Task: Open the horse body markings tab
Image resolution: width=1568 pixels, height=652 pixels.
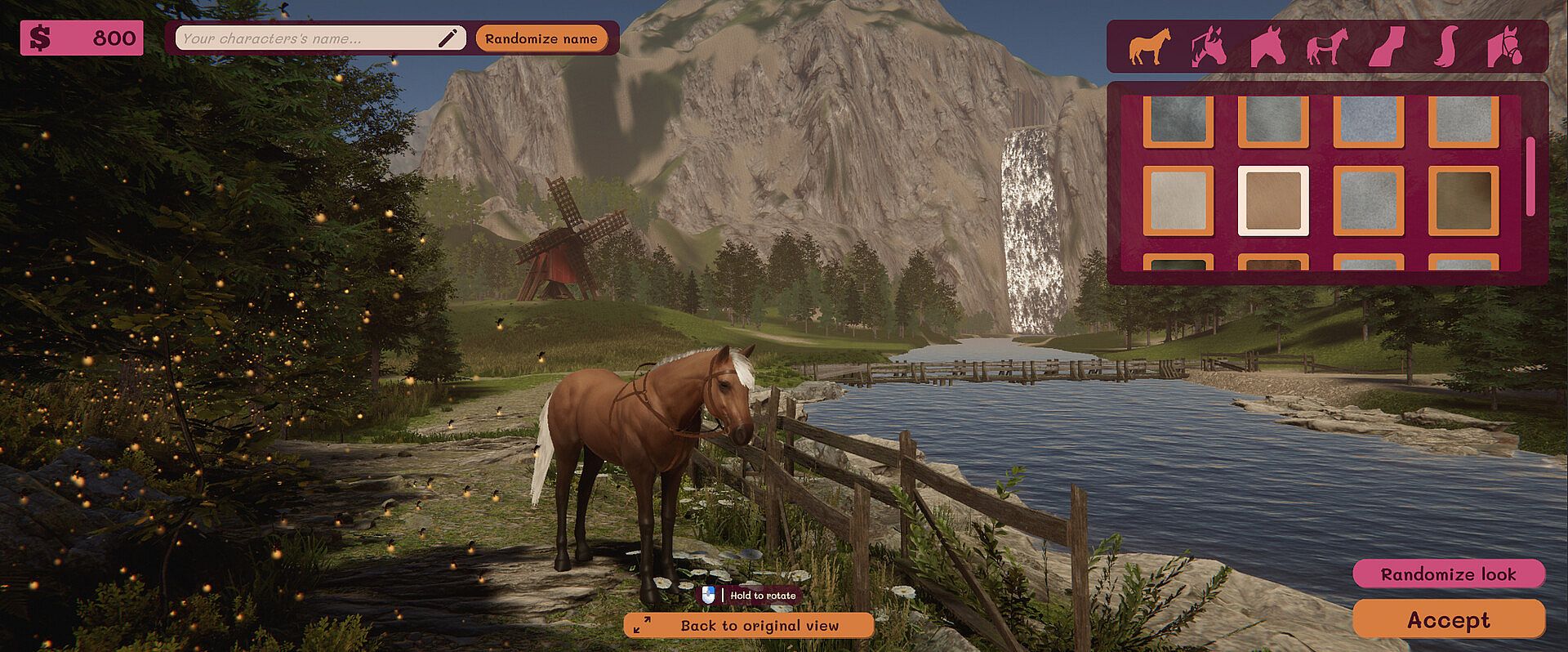Action: click(x=1327, y=47)
